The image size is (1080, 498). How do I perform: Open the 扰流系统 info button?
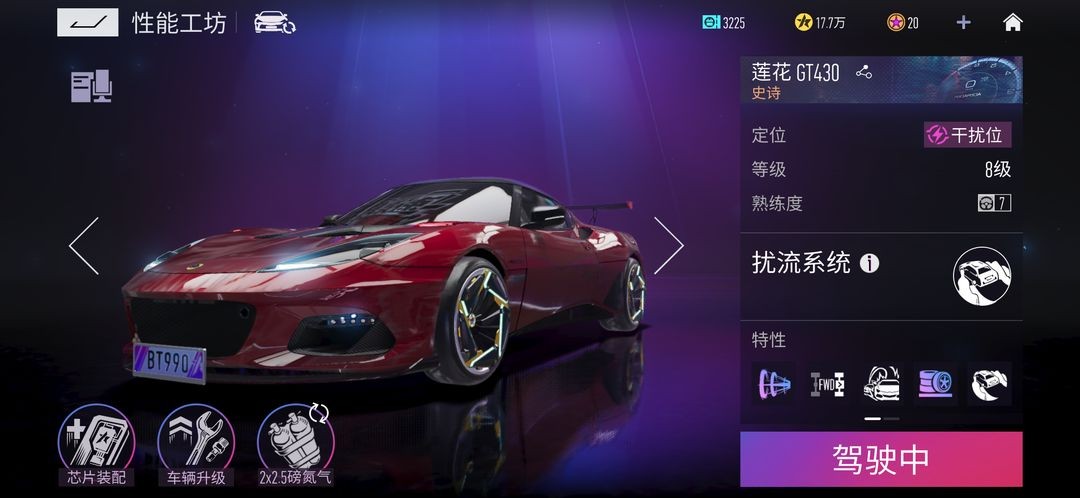pyautogui.click(x=870, y=264)
